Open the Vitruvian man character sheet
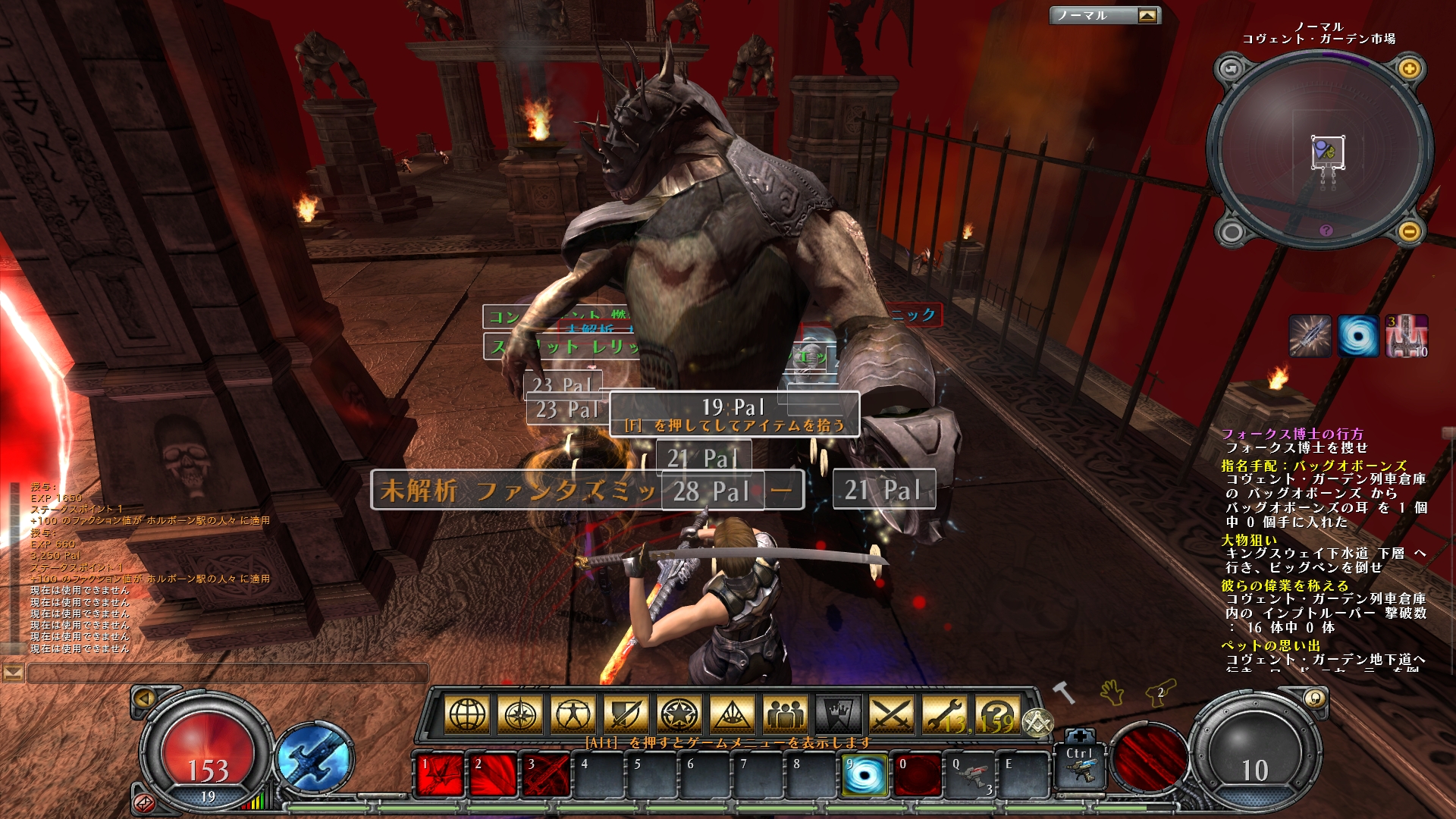1456x819 pixels. tap(573, 714)
